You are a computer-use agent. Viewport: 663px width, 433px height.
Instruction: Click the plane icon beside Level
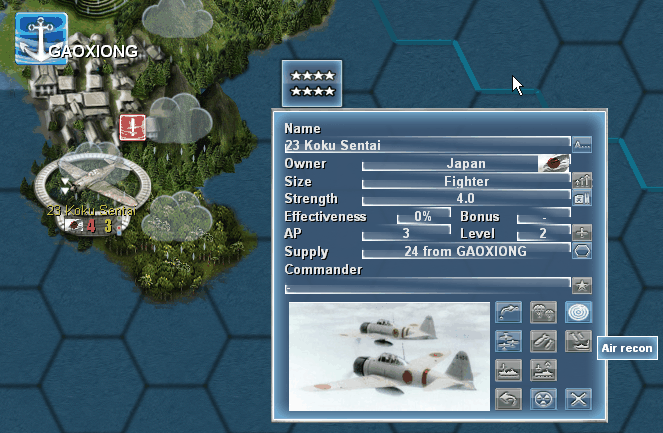tap(582, 232)
